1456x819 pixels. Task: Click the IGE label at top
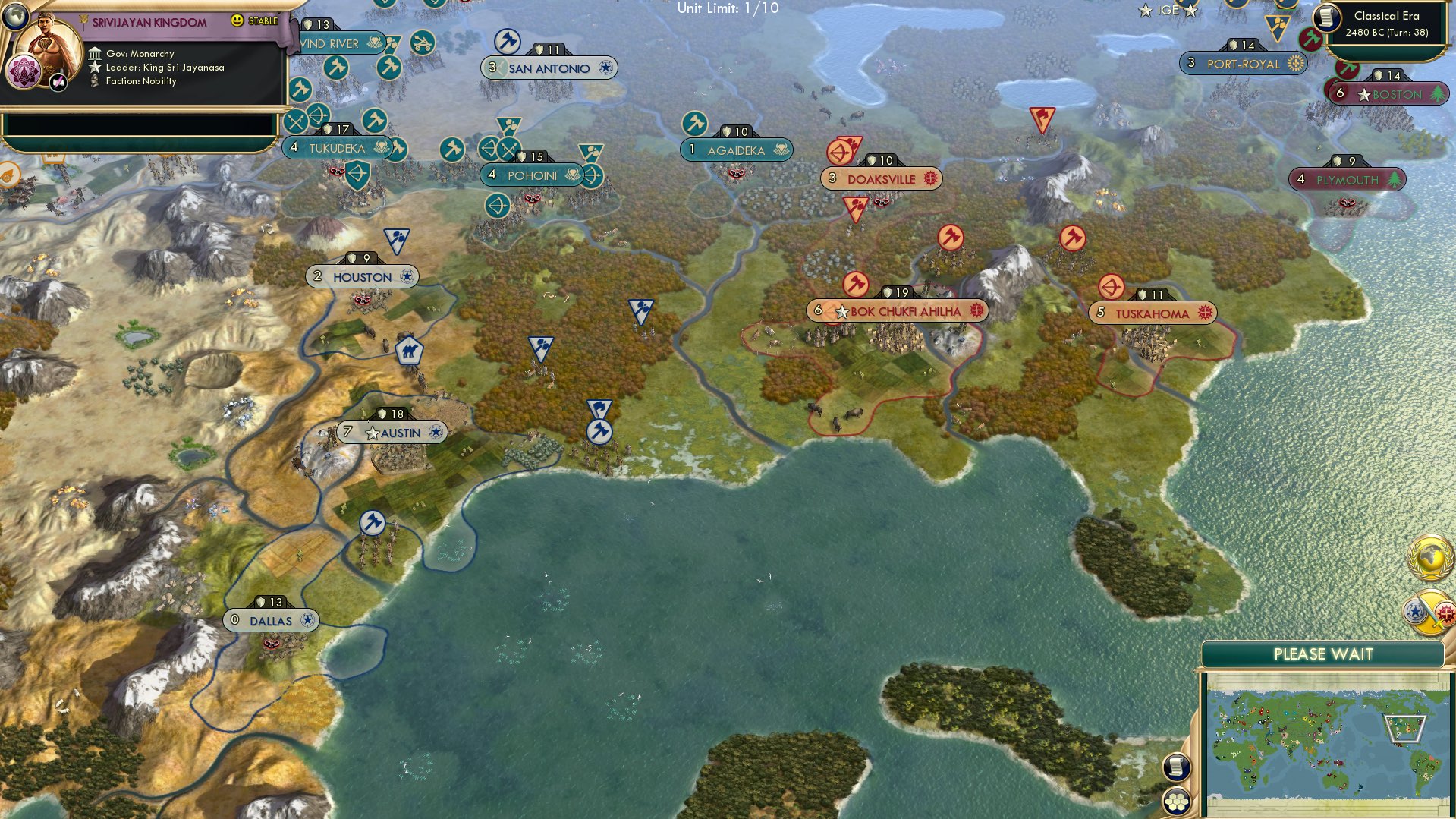[x=1168, y=11]
